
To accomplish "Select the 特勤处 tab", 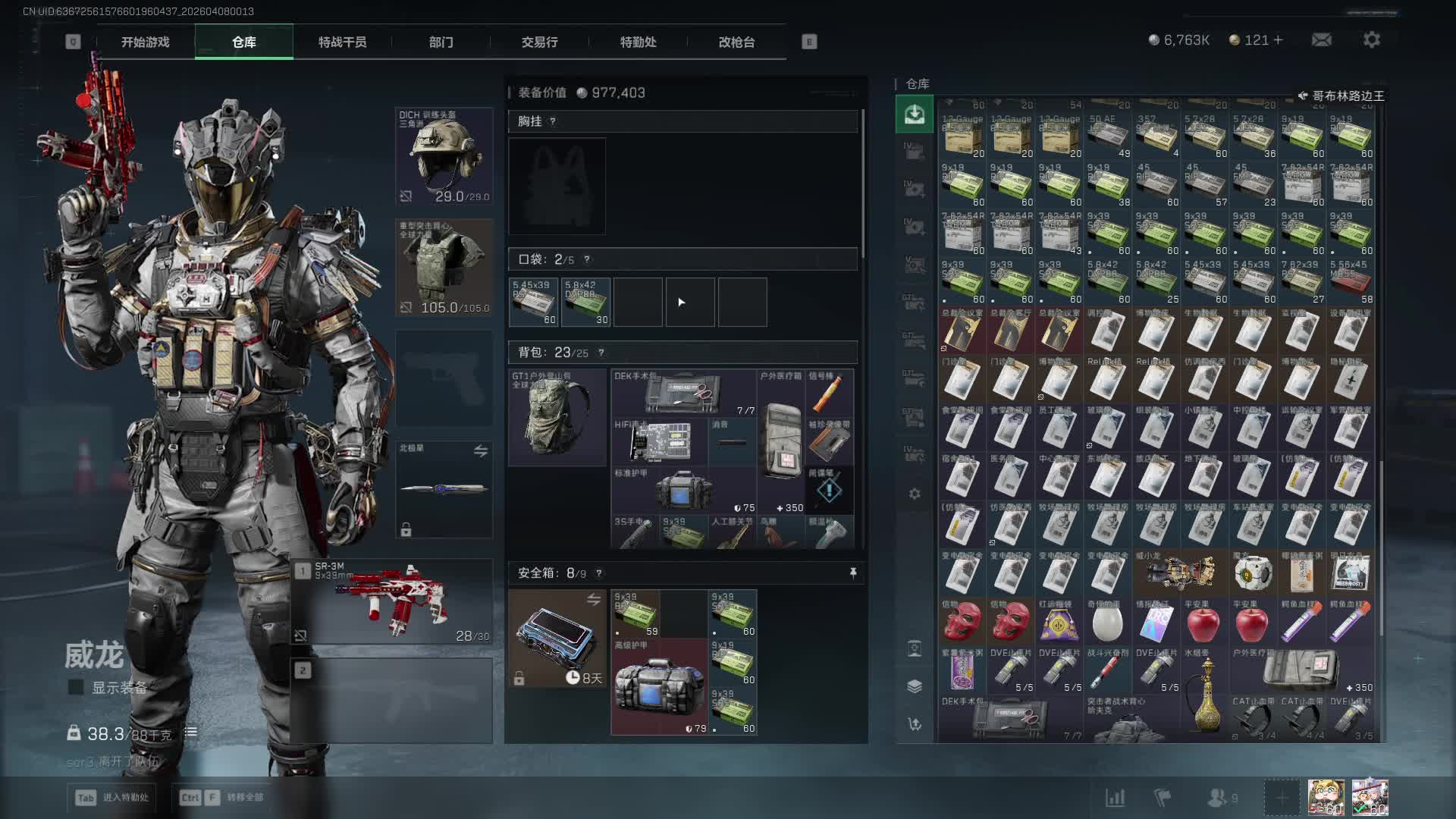I will coord(638,42).
